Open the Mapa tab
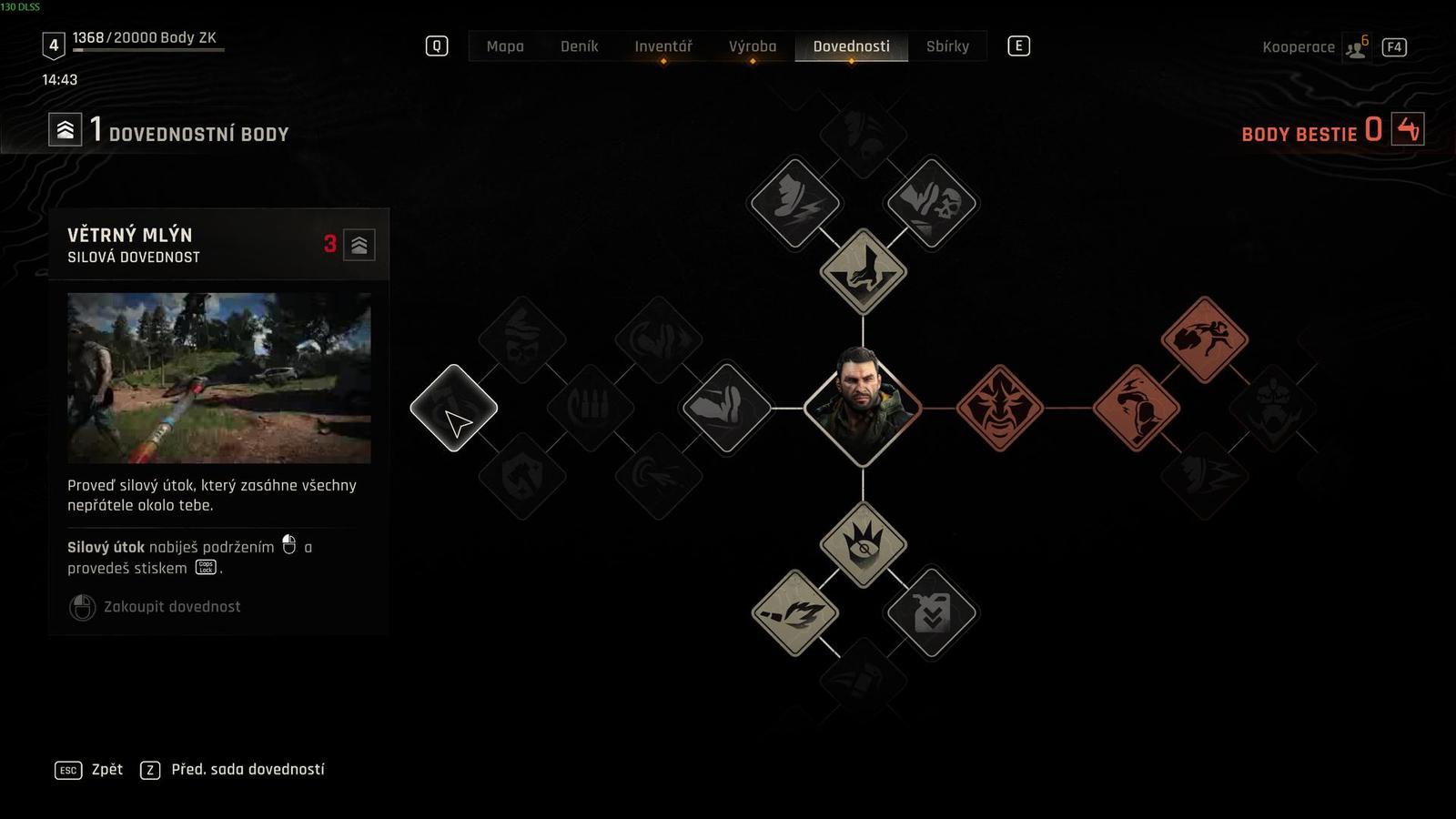This screenshot has width=1456, height=819. click(506, 46)
